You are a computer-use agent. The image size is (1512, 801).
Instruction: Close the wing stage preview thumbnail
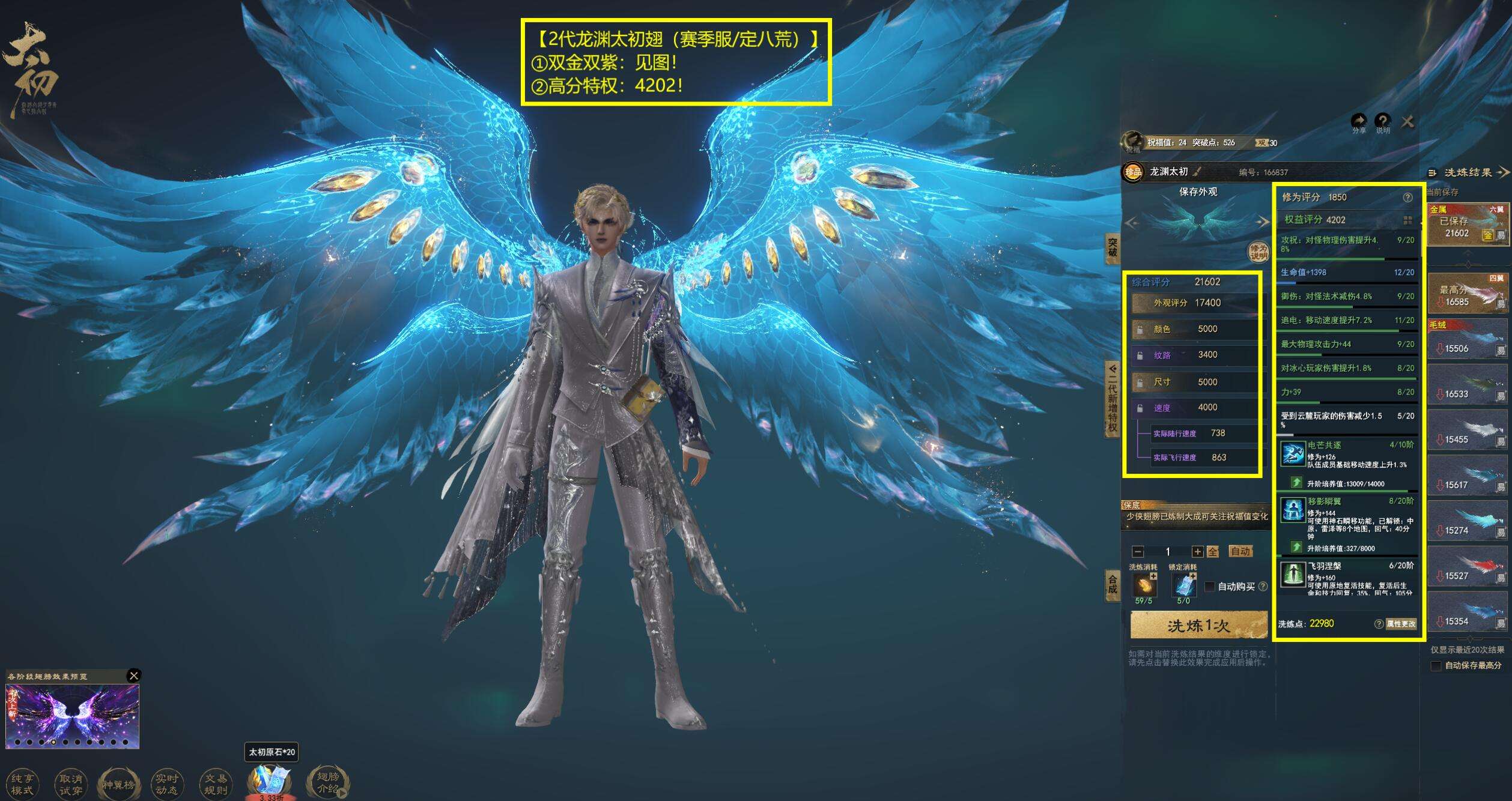click(x=134, y=676)
